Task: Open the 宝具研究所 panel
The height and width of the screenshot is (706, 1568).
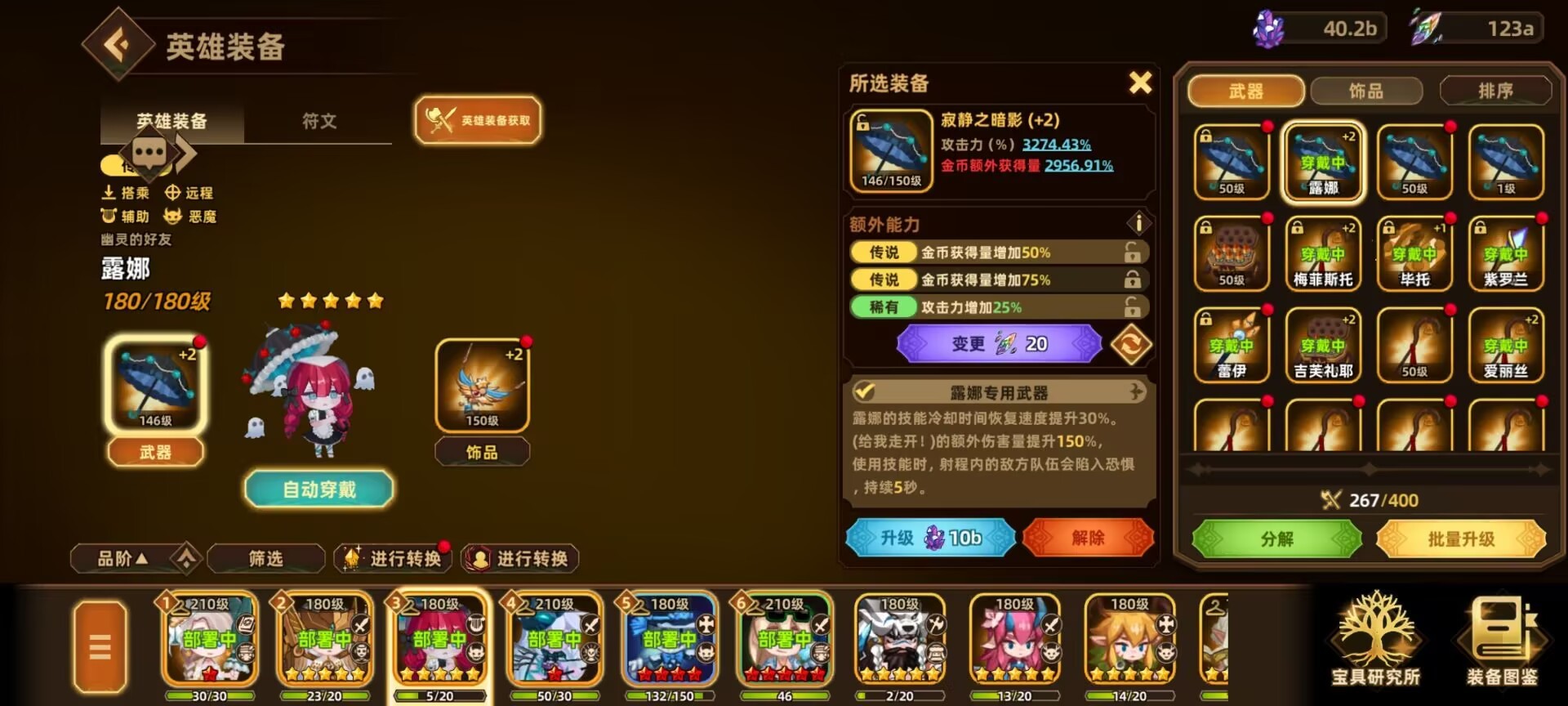Action: pyautogui.click(x=1379, y=646)
